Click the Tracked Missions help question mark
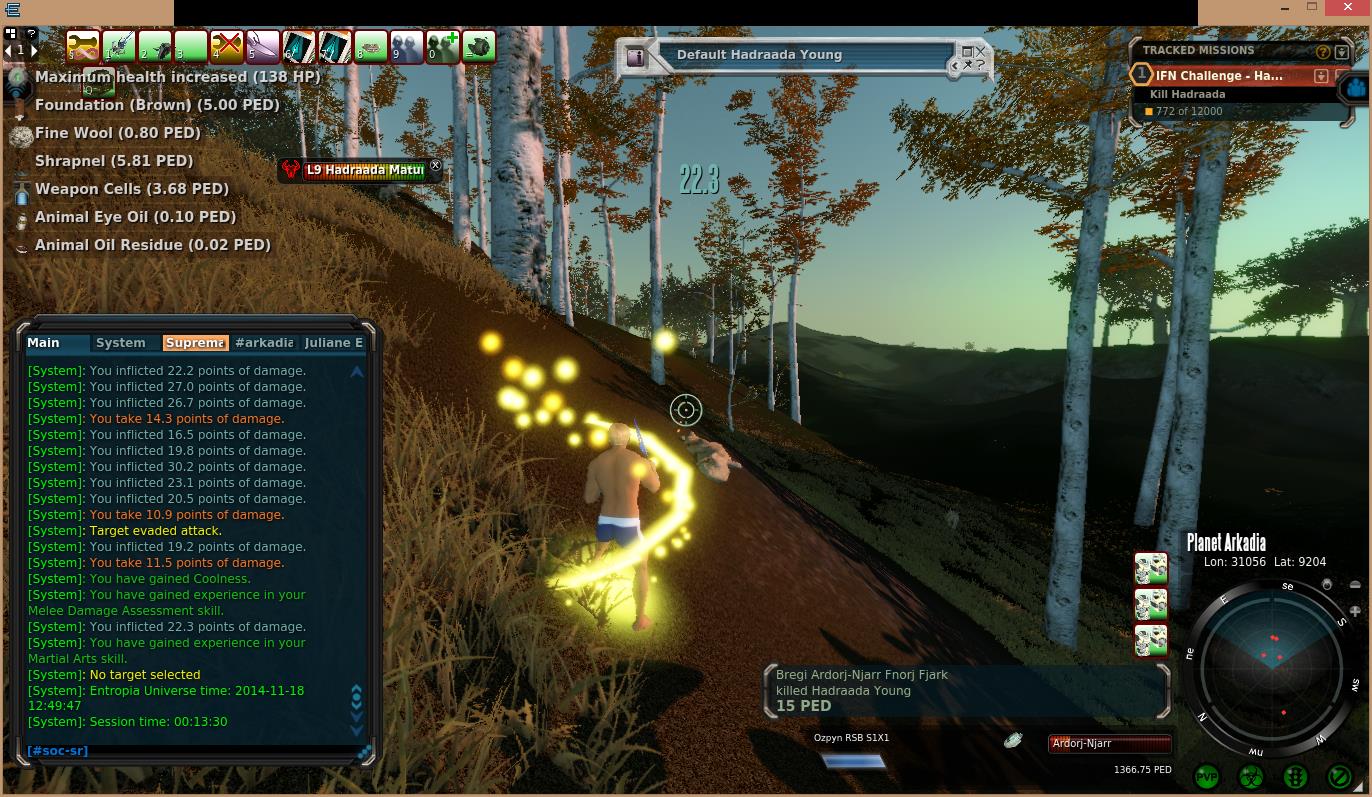This screenshot has width=1372, height=797. click(x=1323, y=51)
